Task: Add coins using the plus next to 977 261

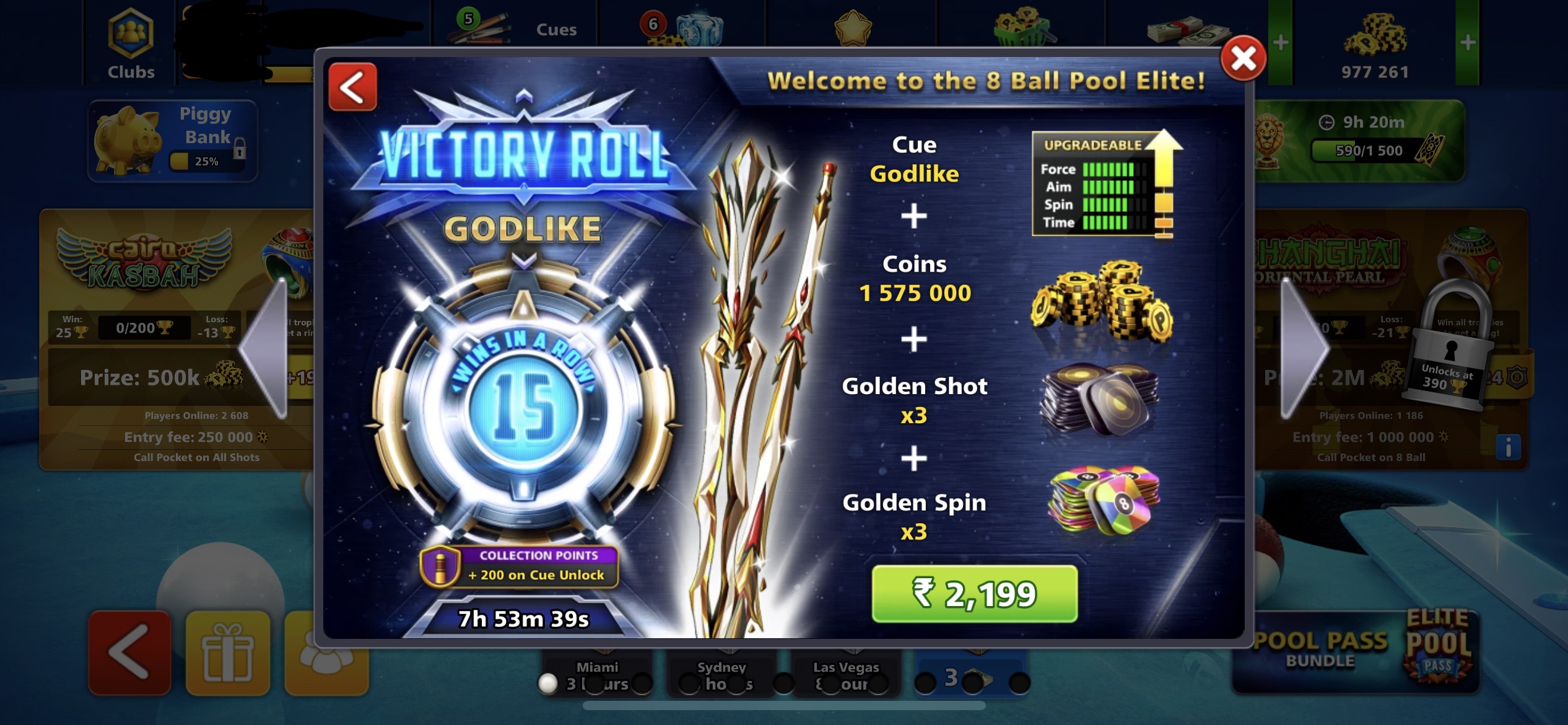Action: [x=1468, y=42]
